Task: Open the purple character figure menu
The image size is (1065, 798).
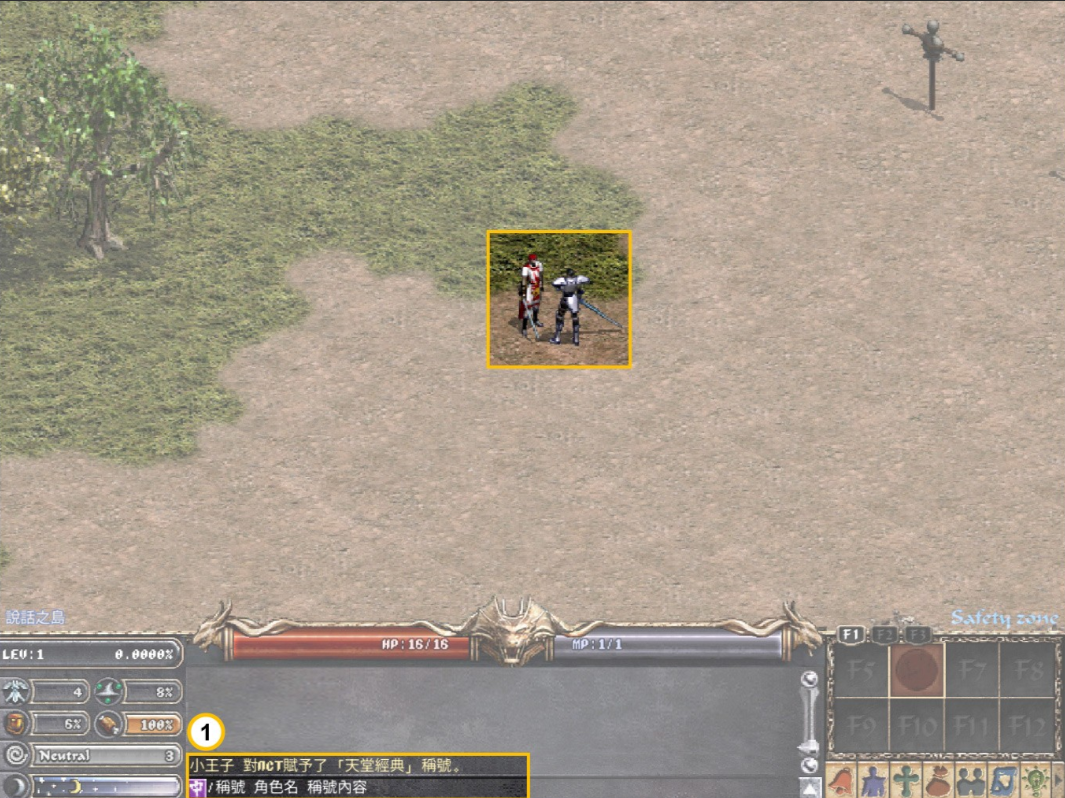Action: [874, 781]
